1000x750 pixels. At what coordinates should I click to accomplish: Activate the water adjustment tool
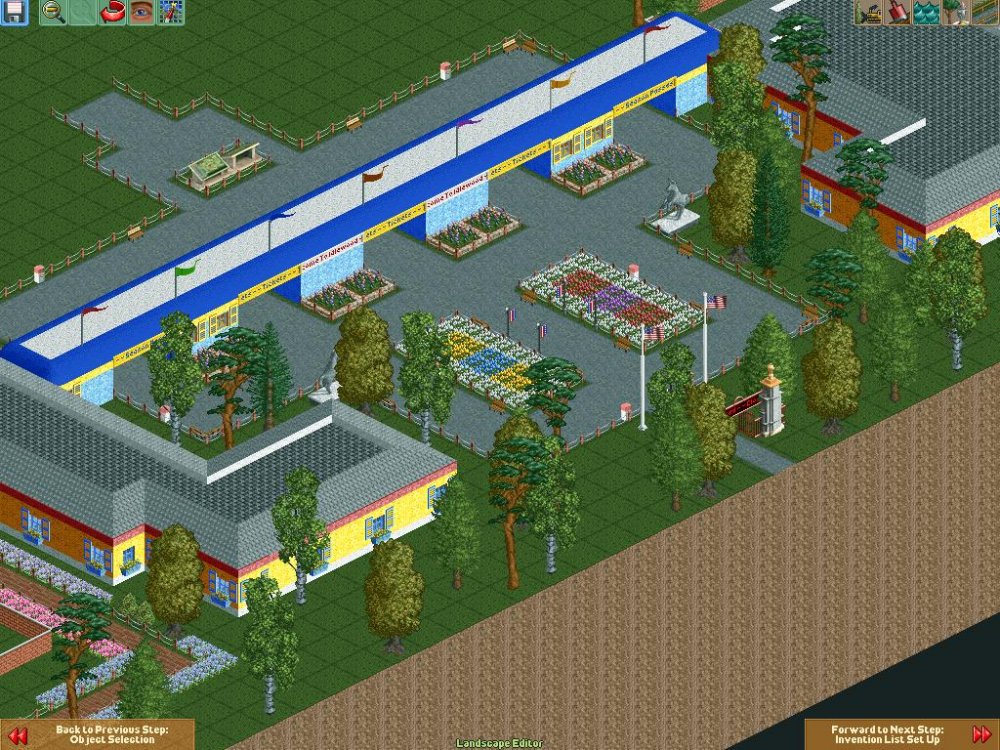[925, 12]
